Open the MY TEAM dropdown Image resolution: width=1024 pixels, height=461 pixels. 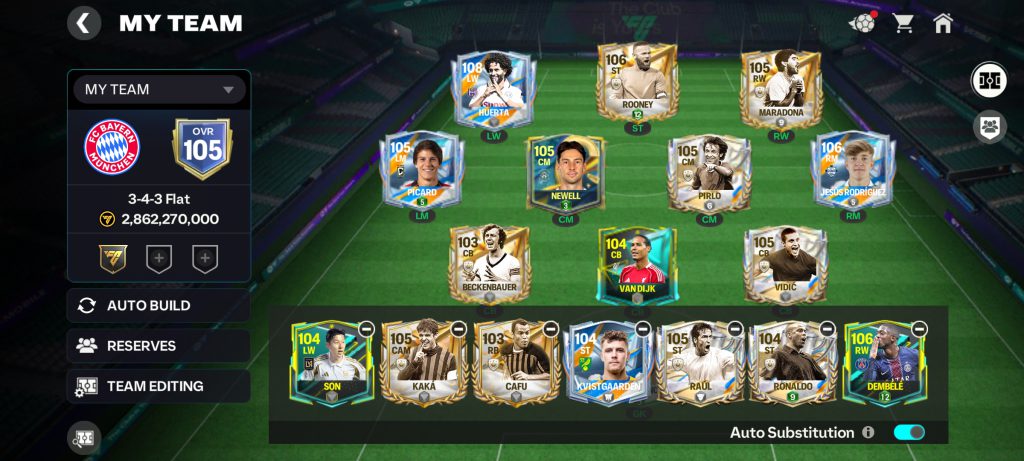coord(160,89)
